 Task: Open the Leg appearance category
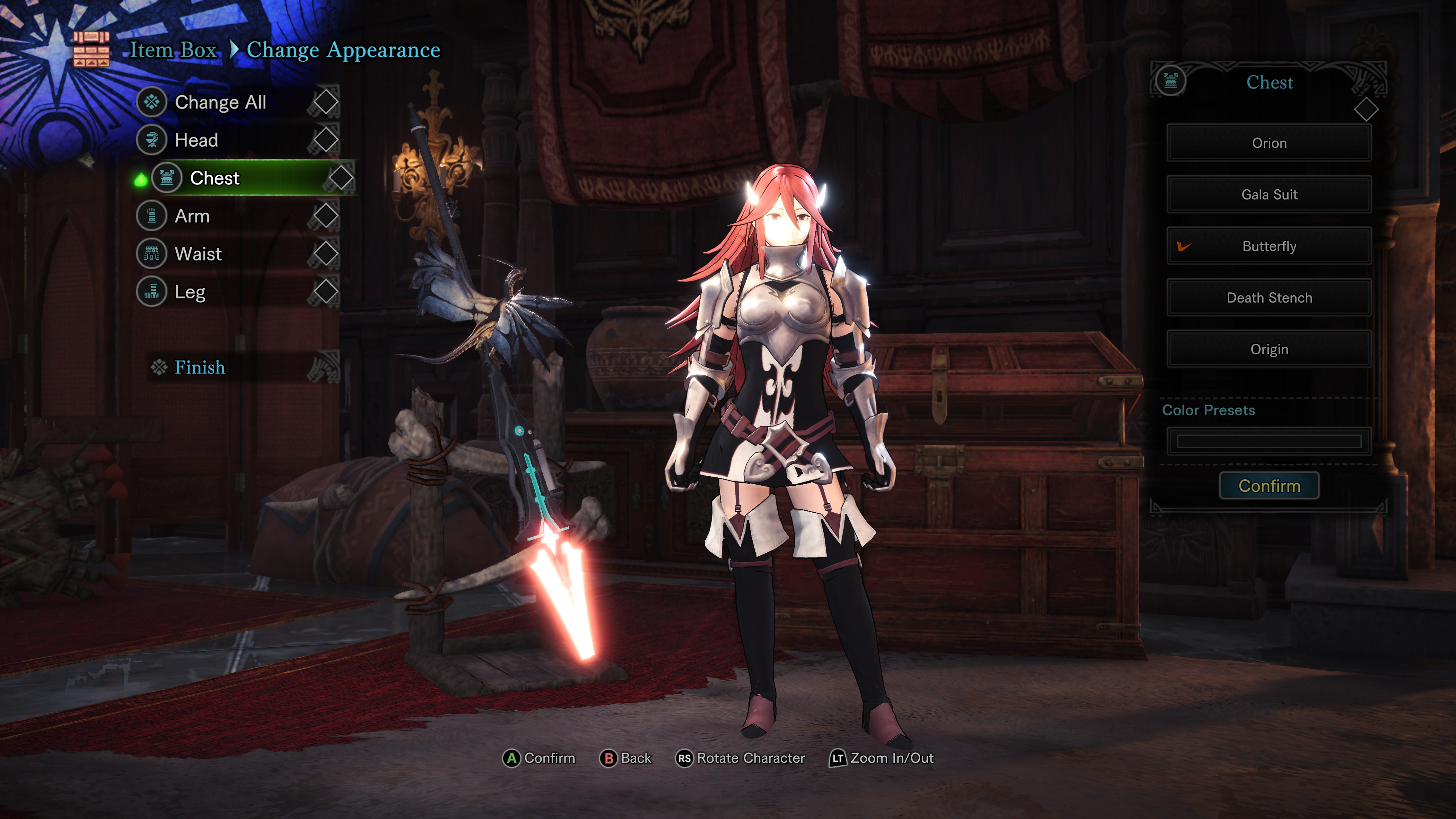click(190, 292)
